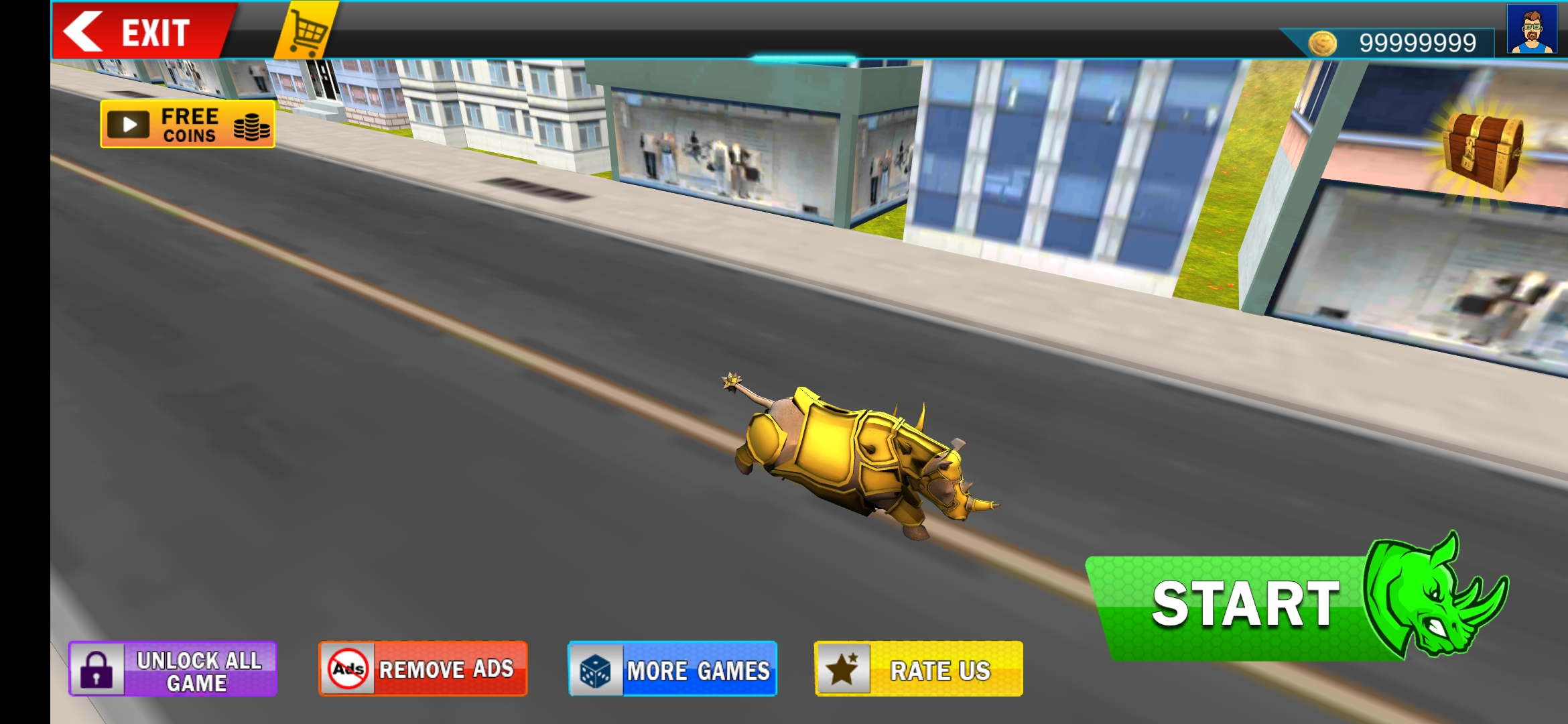Tap the no-ads icon on Remove Ads

(349, 668)
